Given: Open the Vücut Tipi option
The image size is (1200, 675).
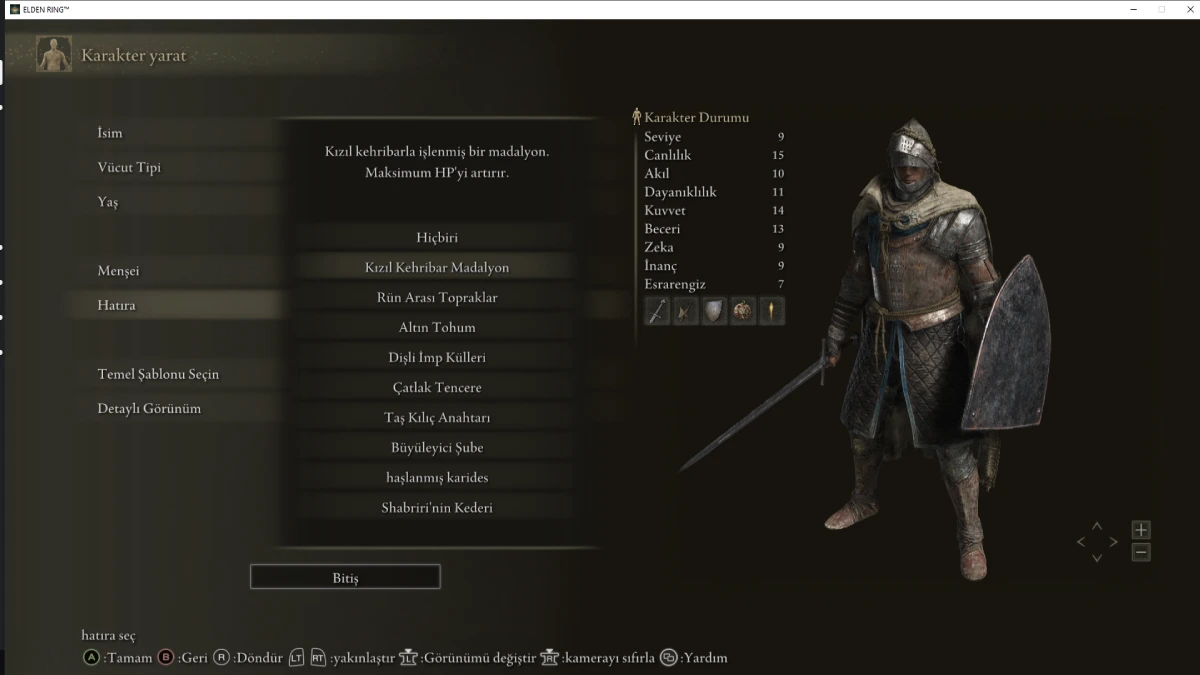Looking at the screenshot, I should (x=129, y=167).
